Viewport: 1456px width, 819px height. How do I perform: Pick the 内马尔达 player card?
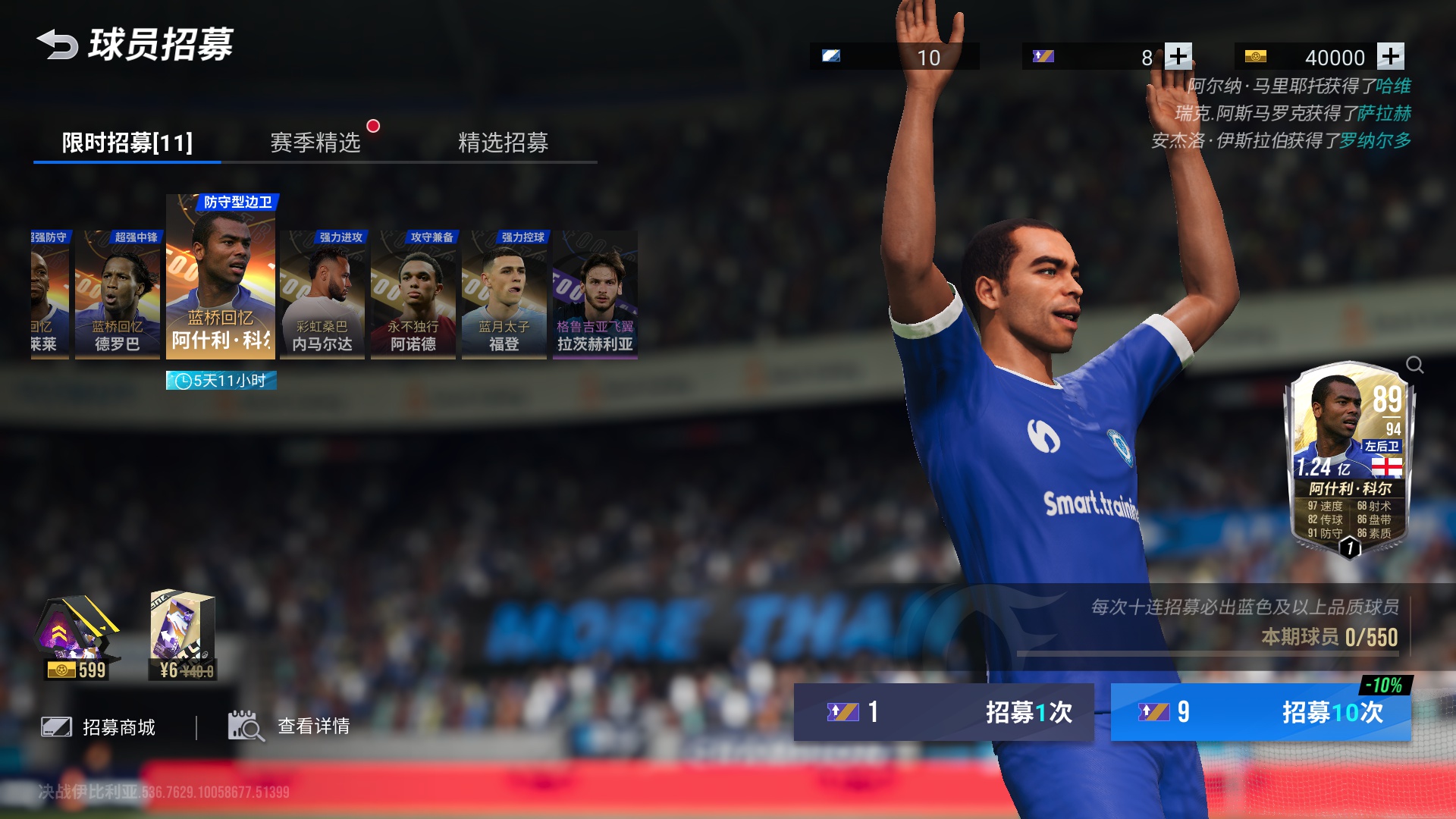click(322, 294)
